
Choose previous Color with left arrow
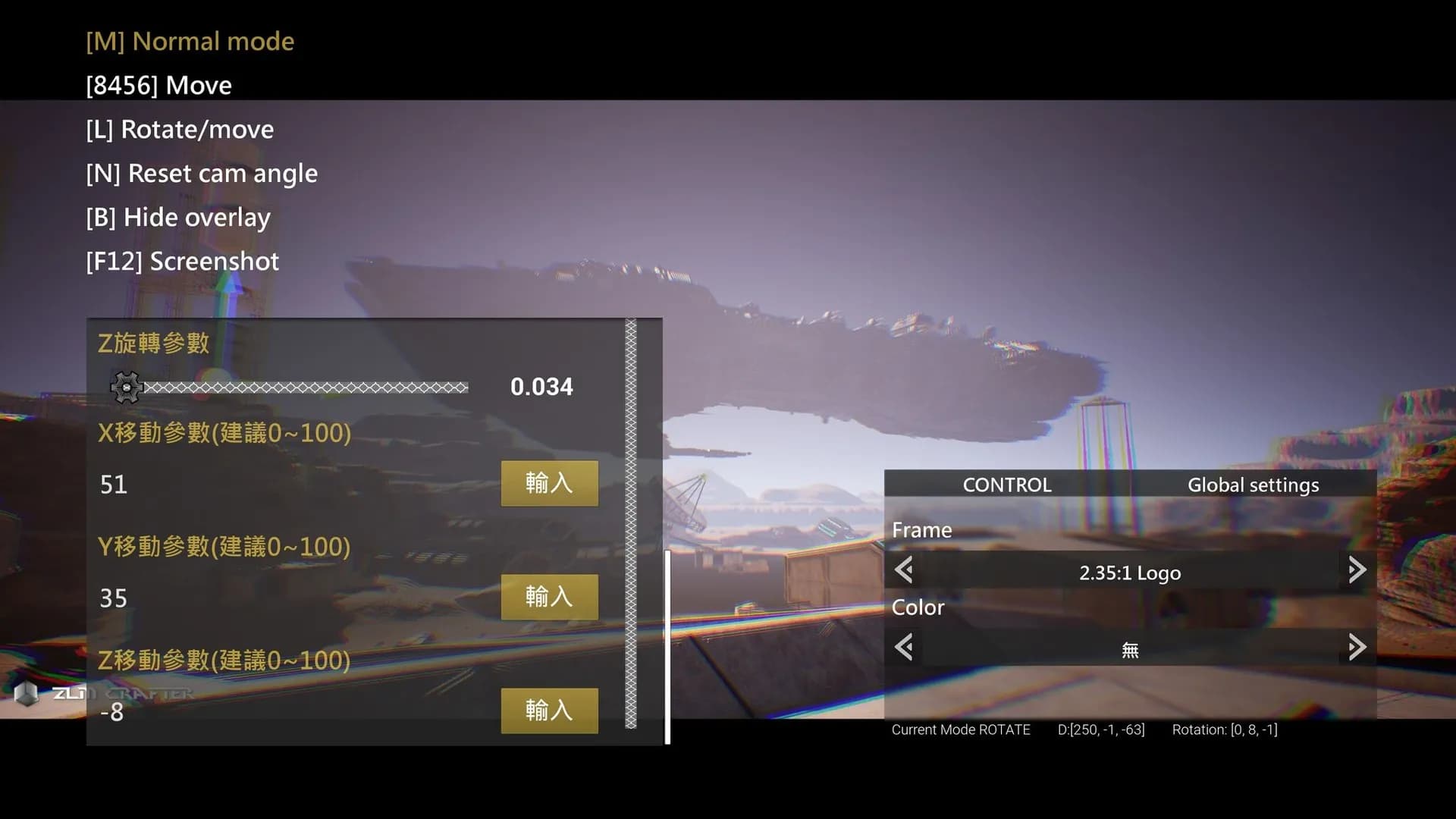click(x=903, y=648)
